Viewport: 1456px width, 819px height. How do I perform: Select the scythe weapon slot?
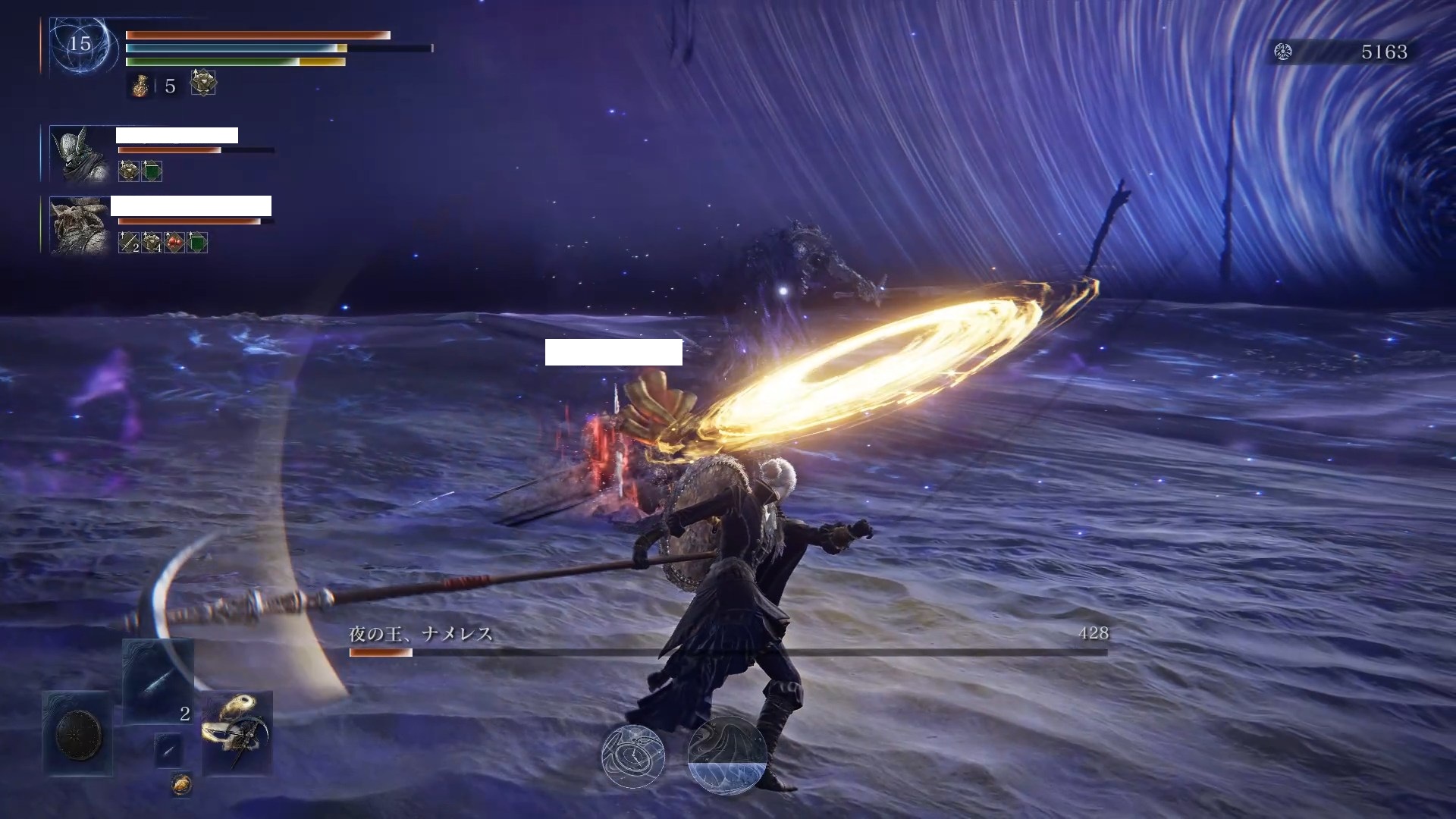click(x=237, y=732)
